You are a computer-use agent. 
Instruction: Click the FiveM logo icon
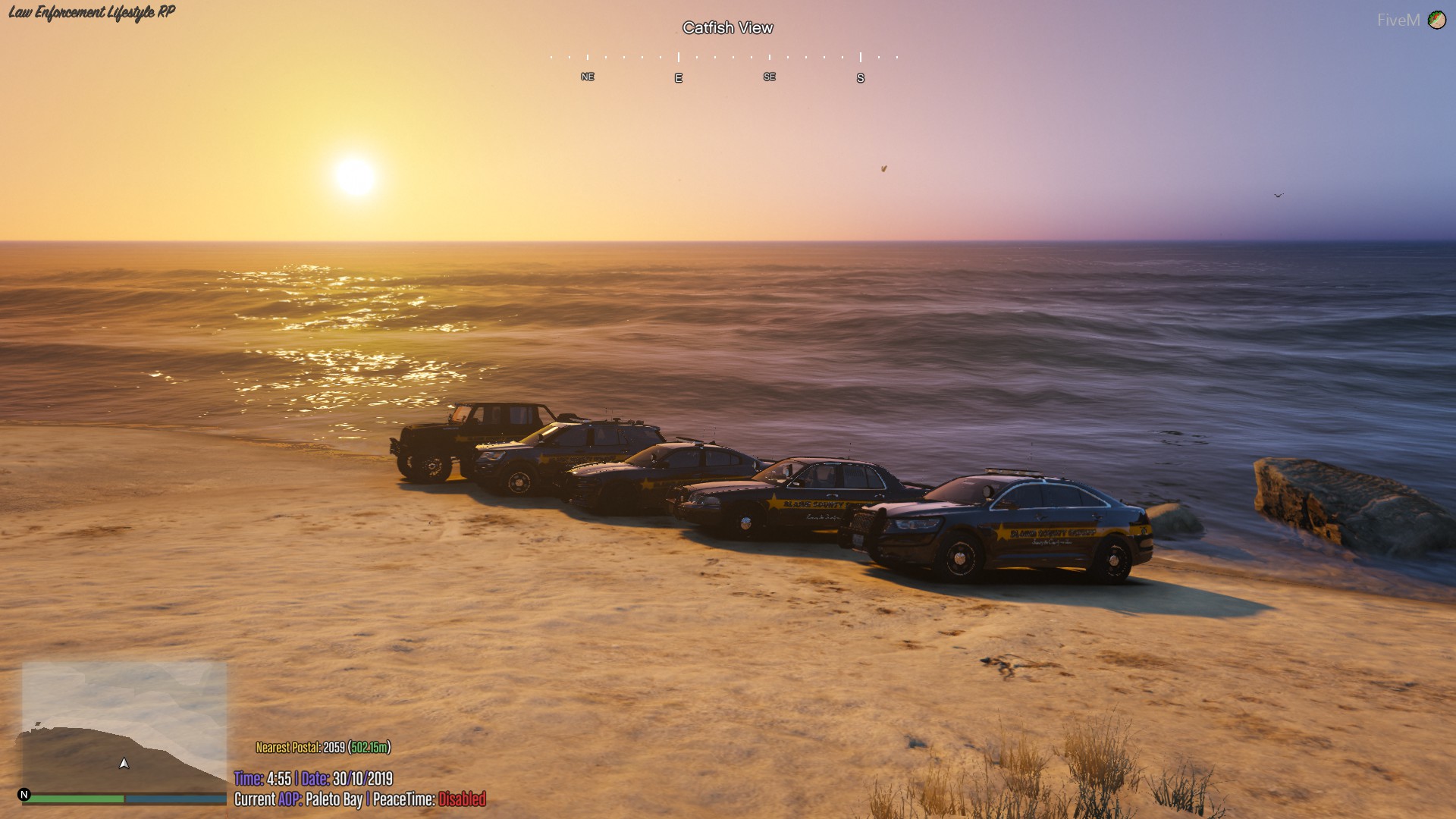tap(1436, 20)
